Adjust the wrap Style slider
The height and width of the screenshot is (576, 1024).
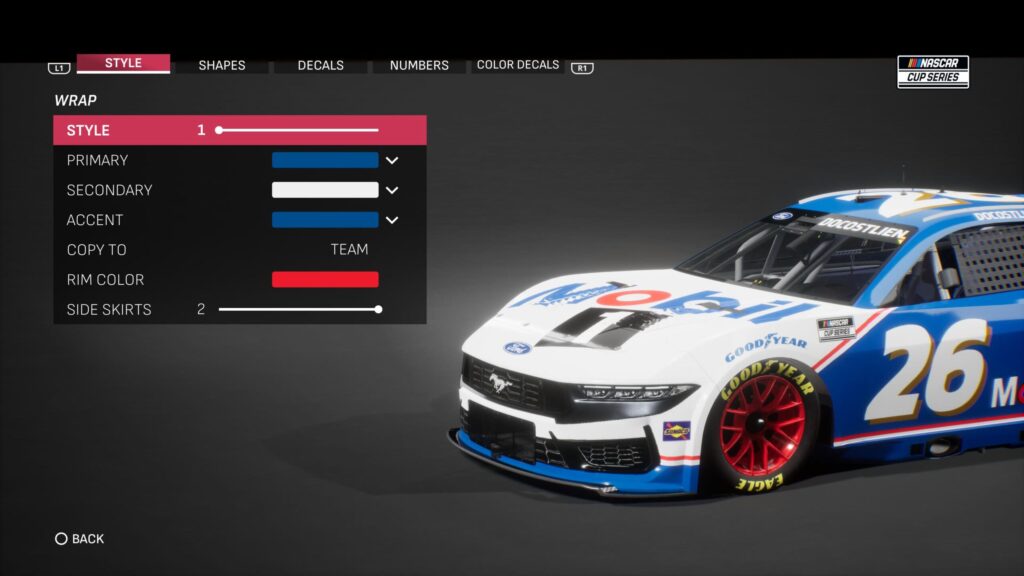pyautogui.click(x=298, y=130)
